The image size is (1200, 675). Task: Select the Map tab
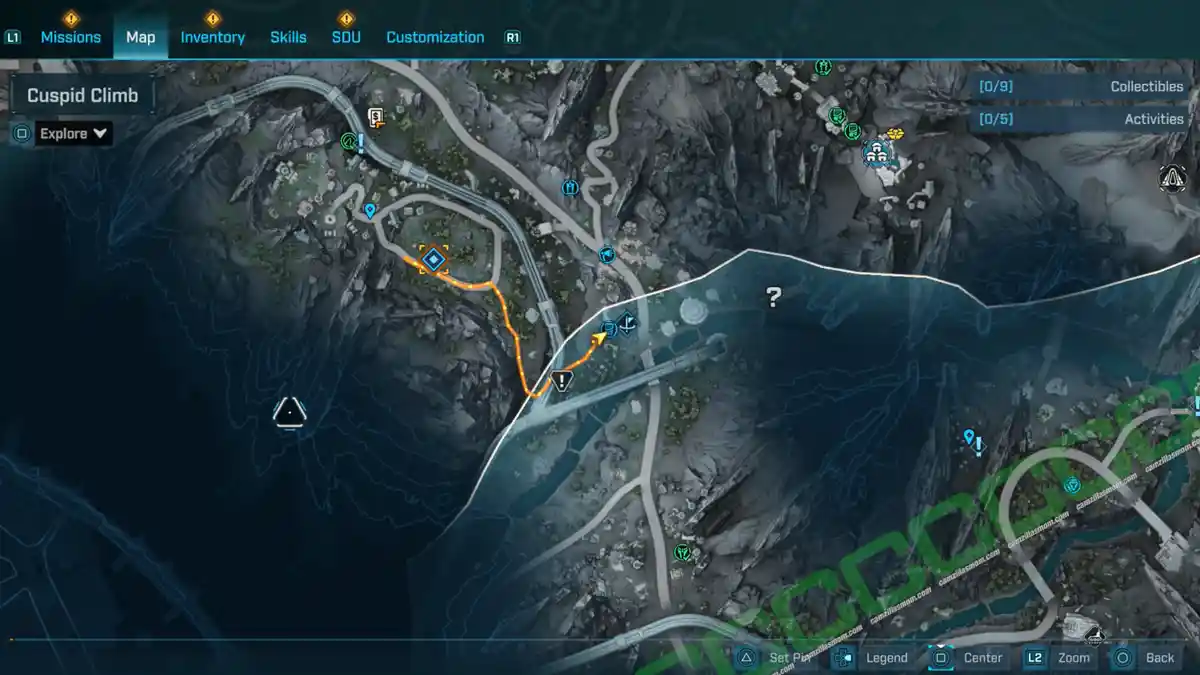140,37
